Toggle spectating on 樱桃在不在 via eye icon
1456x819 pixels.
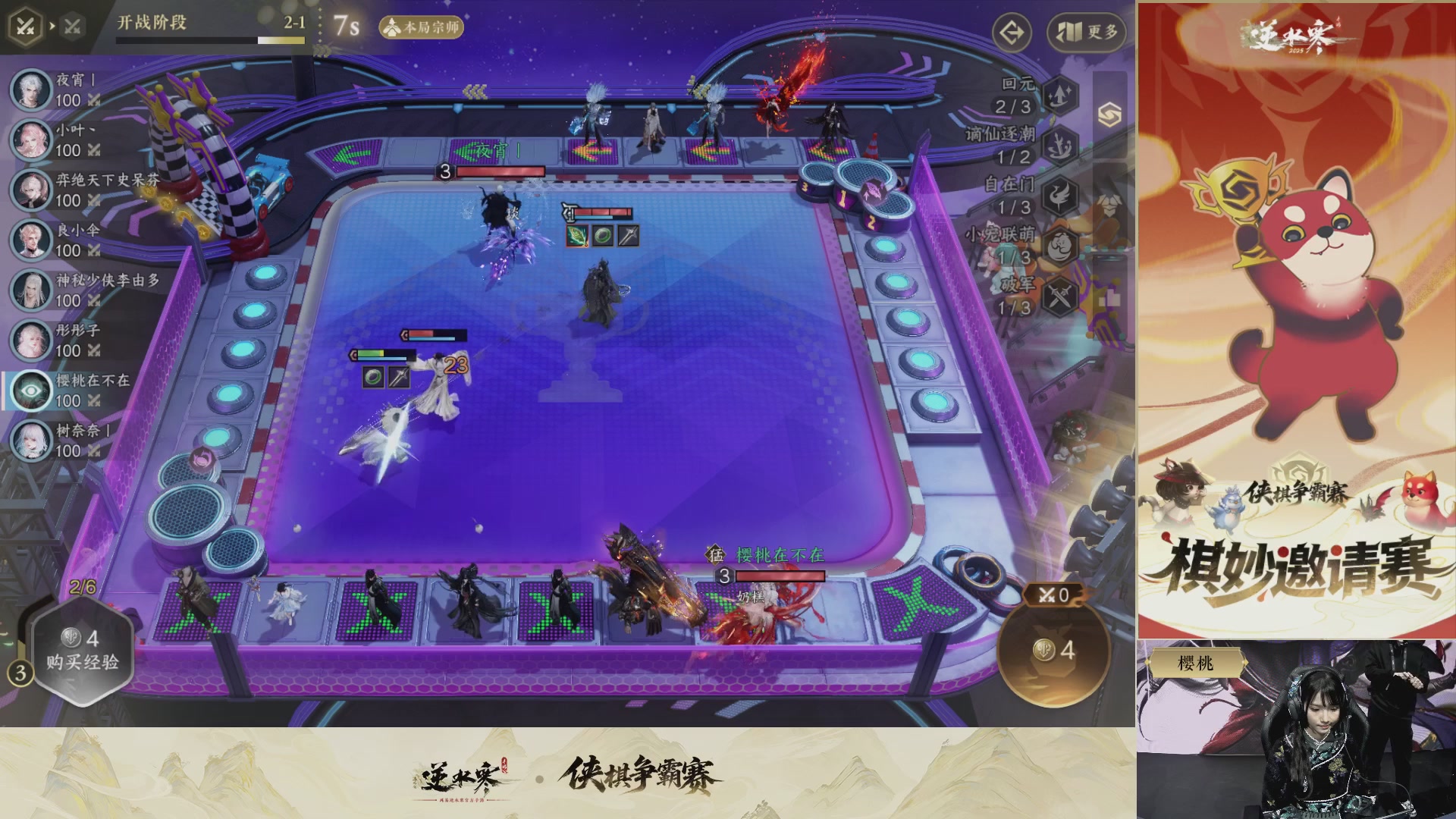point(30,388)
